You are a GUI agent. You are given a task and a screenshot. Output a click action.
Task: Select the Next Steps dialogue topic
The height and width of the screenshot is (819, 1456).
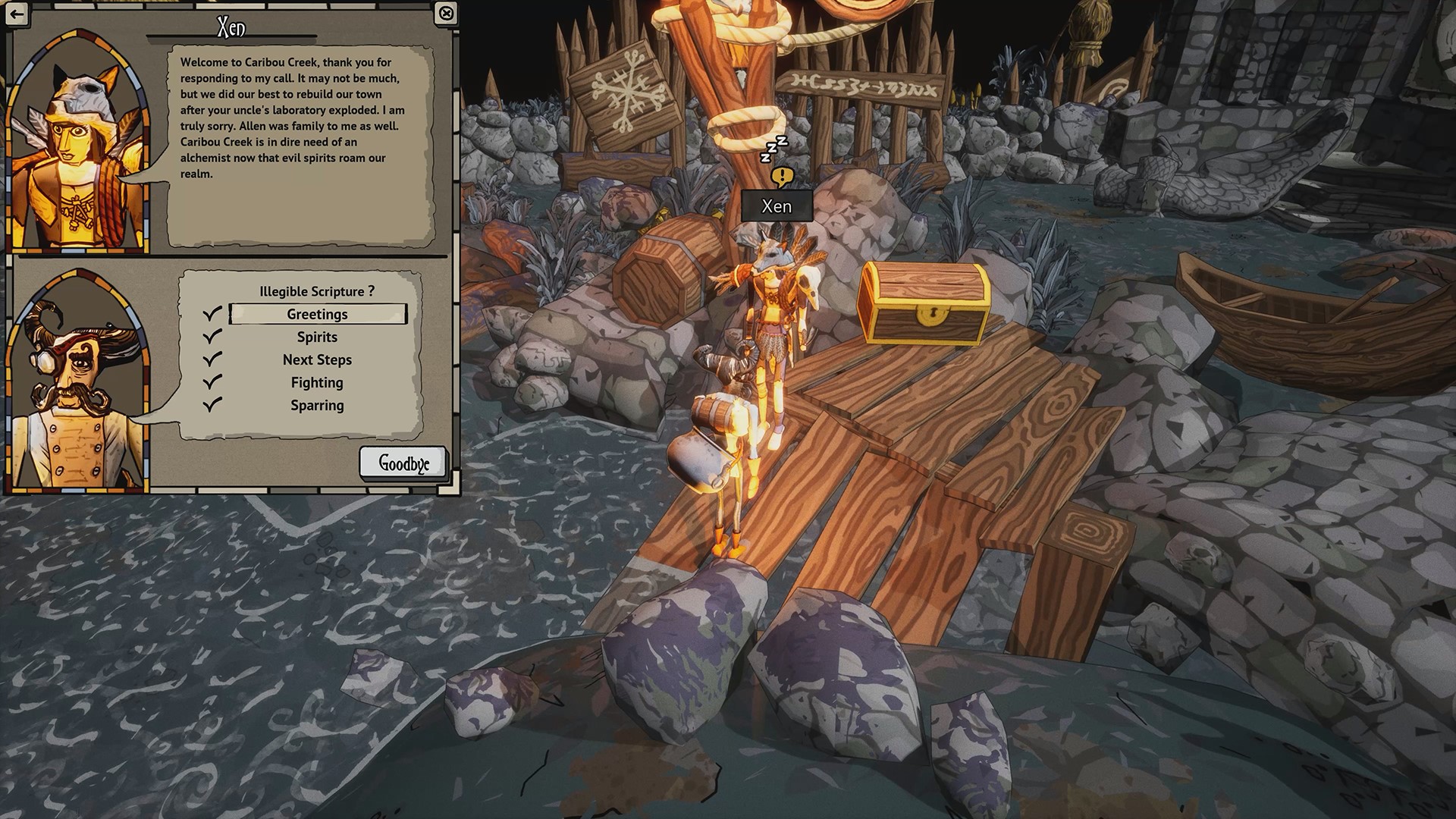click(x=317, y=359)
